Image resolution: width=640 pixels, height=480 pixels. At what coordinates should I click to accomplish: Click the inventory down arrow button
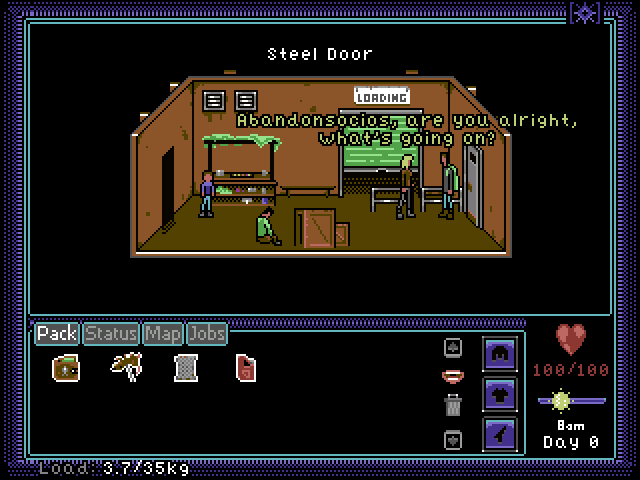453,439
